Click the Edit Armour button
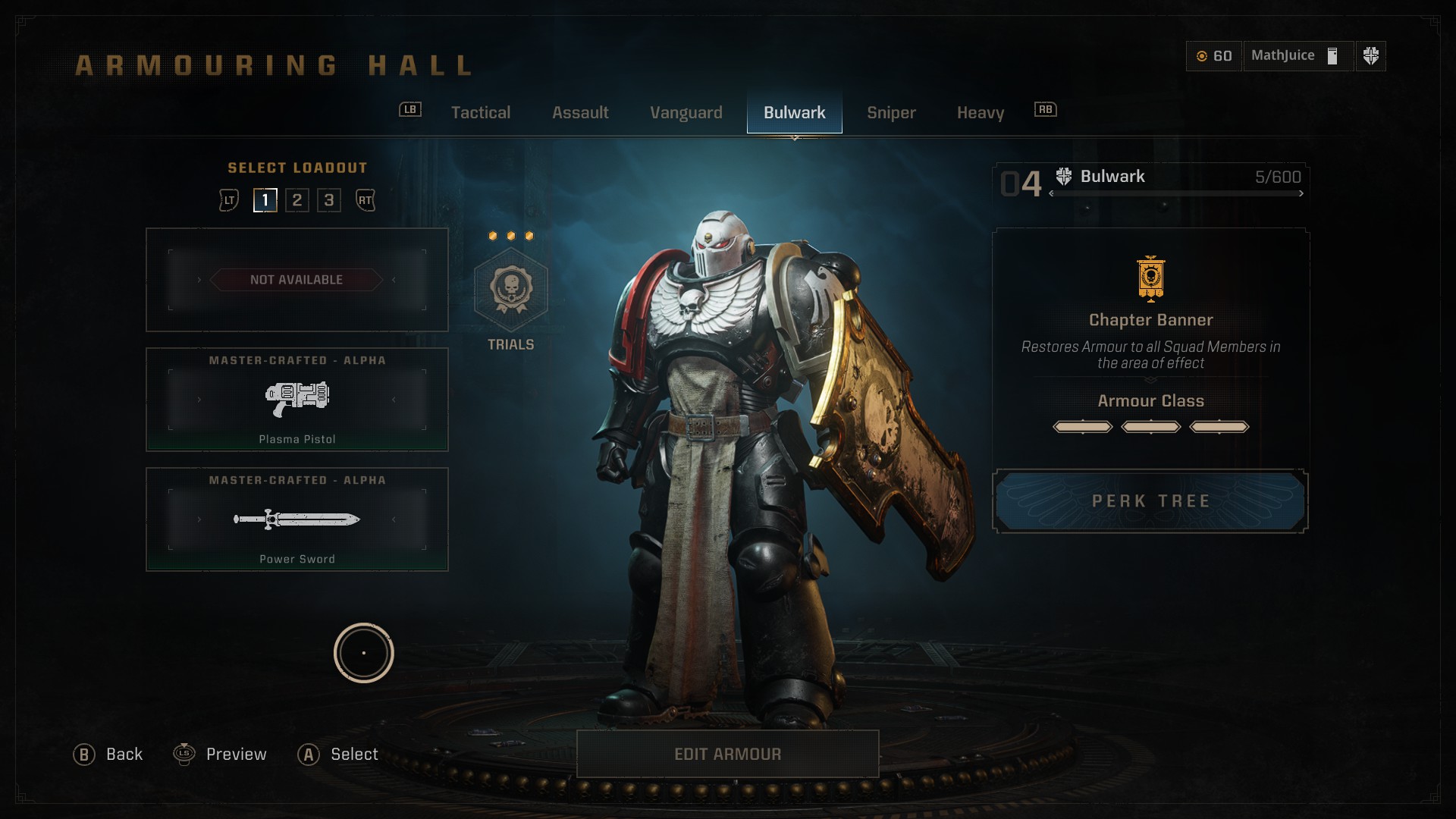Screen dimensions: 1456x819 [727, 754]
